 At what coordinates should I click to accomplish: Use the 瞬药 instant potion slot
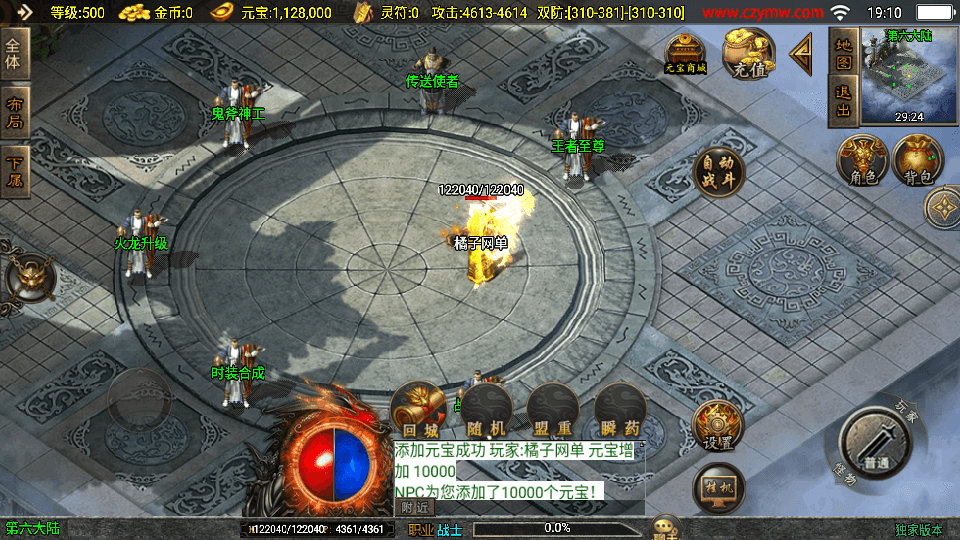point(618,410)
